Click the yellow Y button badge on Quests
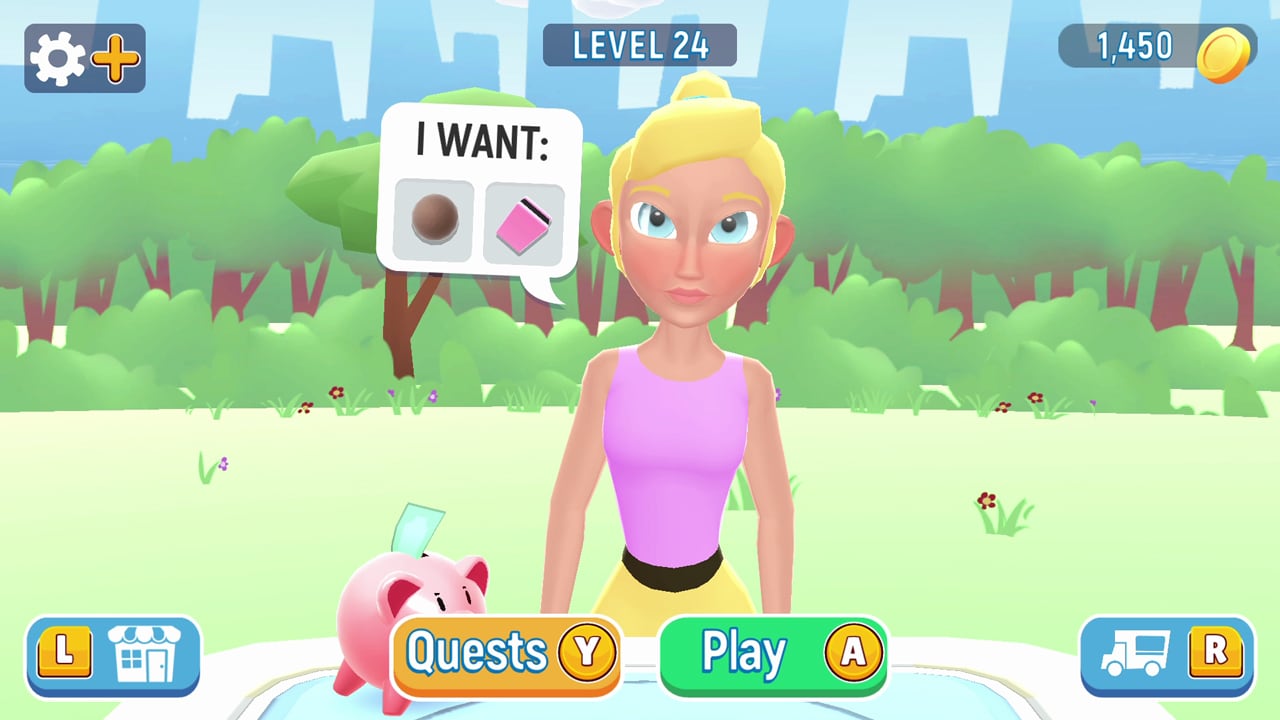Screen dimensions: 1280x720 [588, 653]
